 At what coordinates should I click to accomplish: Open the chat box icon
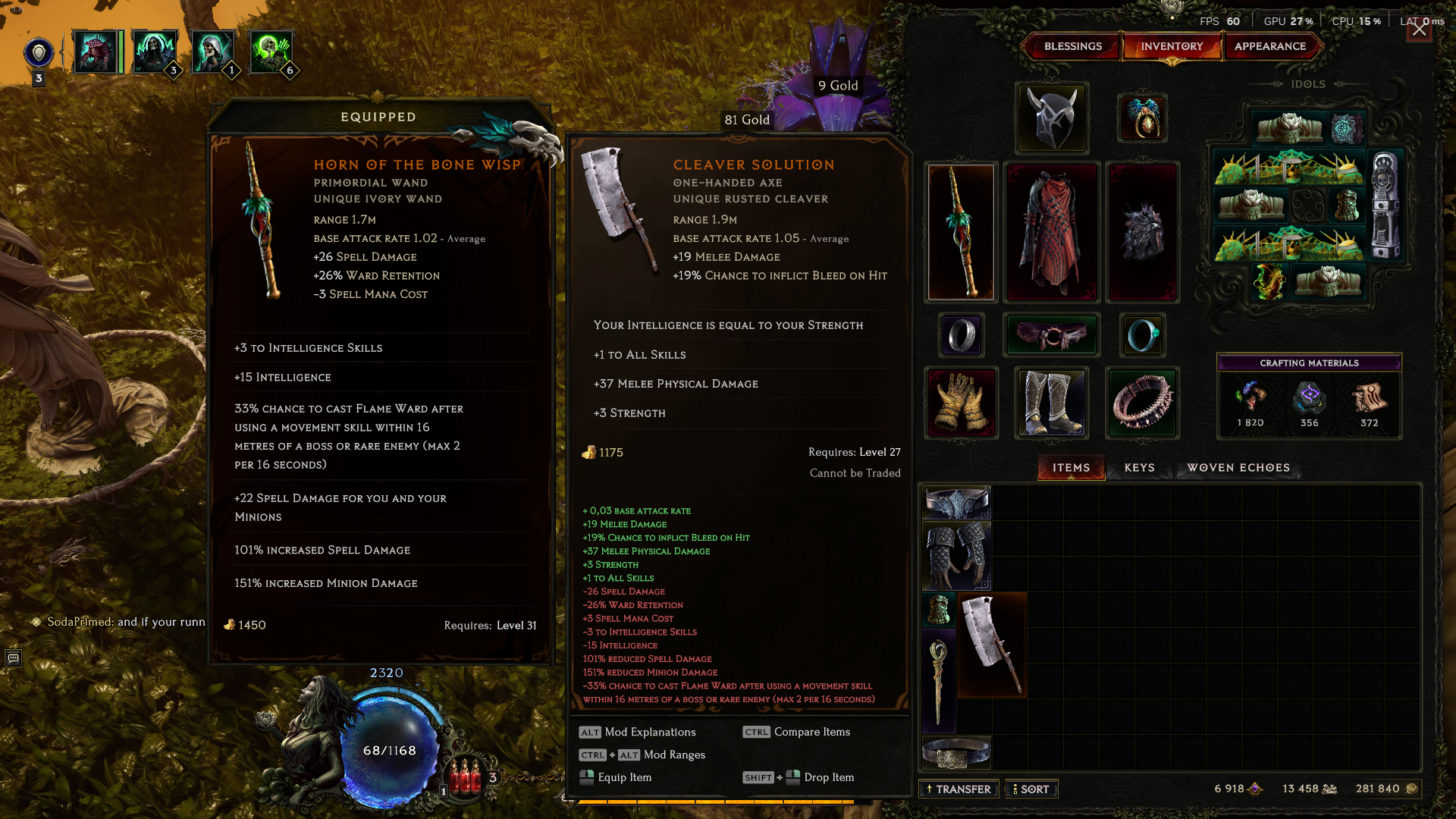[14, 658]
